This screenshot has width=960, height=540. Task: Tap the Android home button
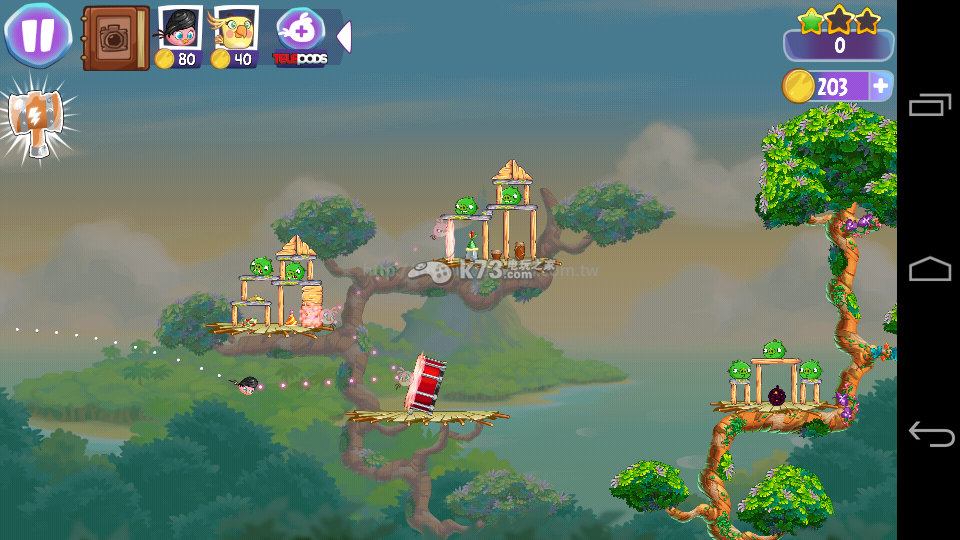tap(929, 268)
